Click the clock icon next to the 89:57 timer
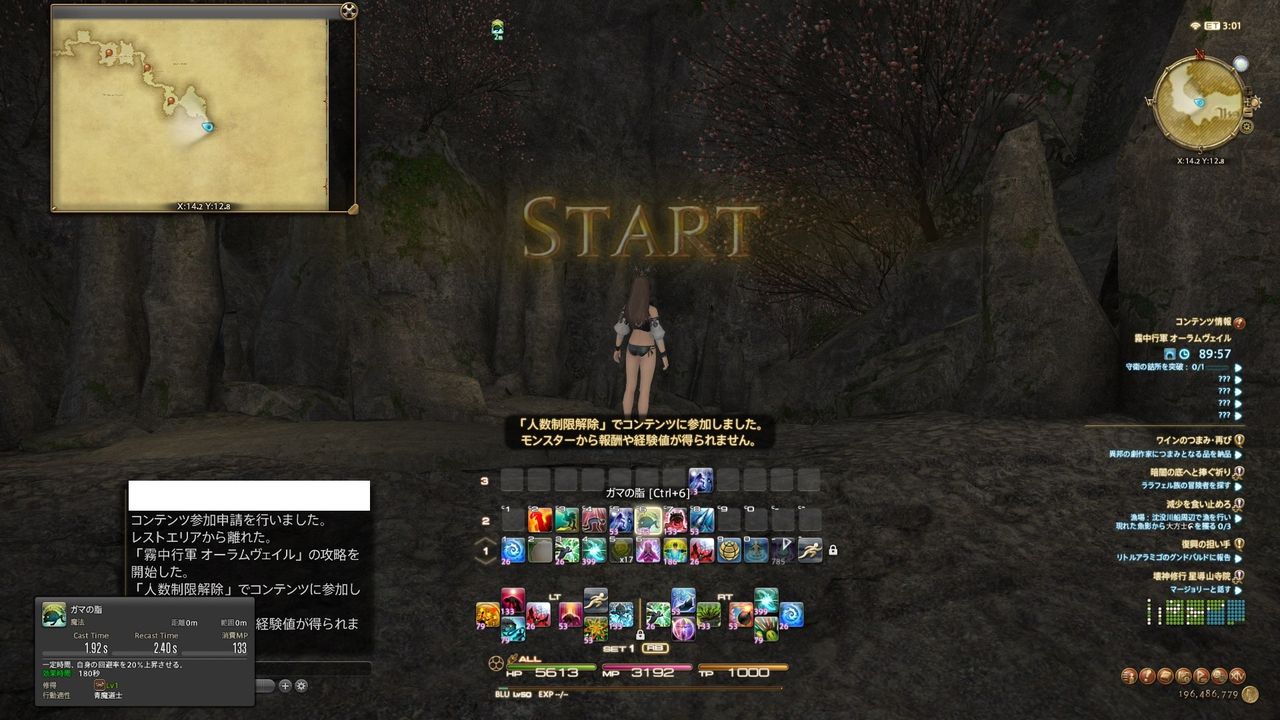Viewport: 1280px width, 720px height. pos(1184,356)
